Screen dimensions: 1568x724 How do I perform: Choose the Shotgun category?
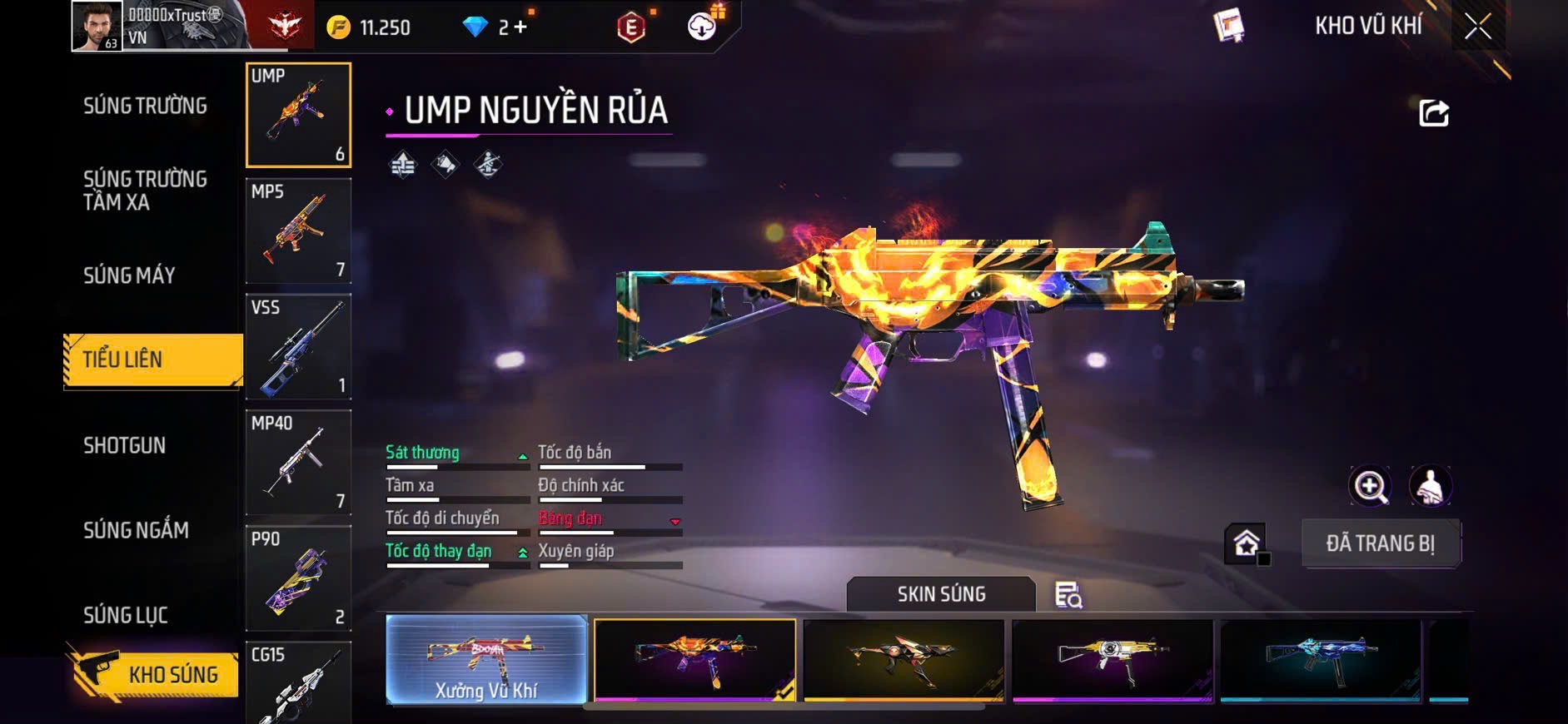coord(124,445)
